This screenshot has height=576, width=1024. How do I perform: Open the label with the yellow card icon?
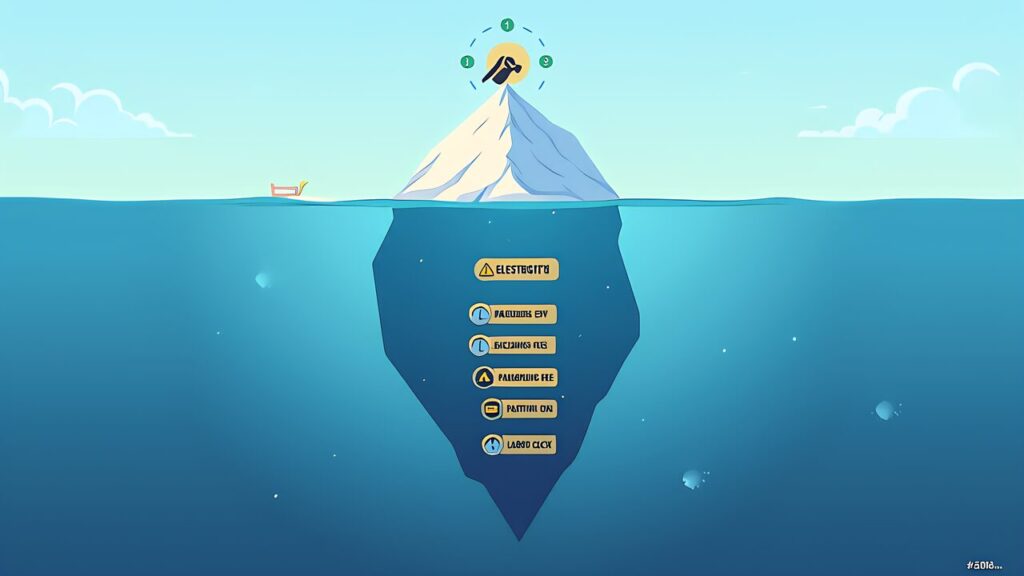[x=517, y=409]
